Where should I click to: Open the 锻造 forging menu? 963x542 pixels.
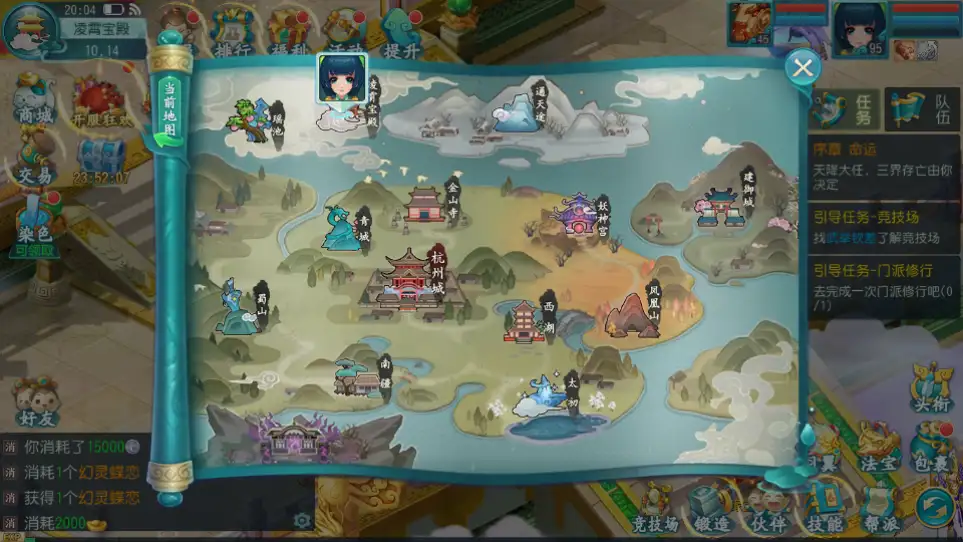click(712, 506)
